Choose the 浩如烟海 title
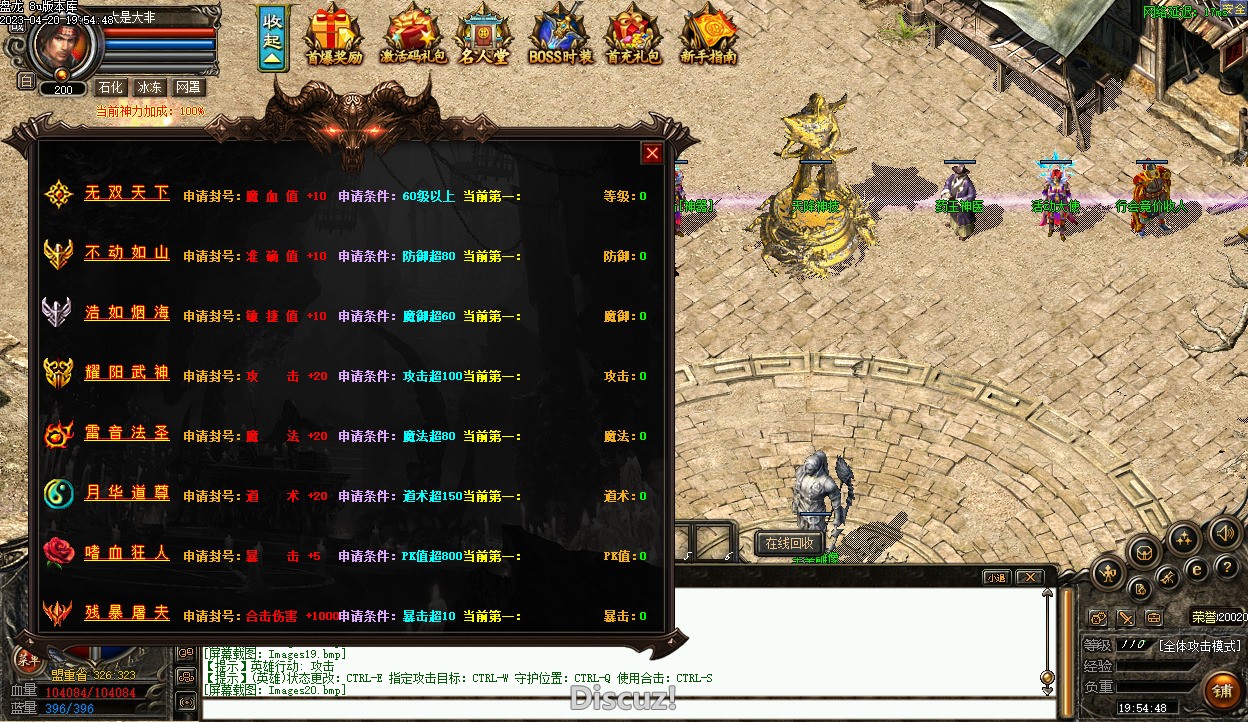The image size is (1248, 722). coord(126,313)
